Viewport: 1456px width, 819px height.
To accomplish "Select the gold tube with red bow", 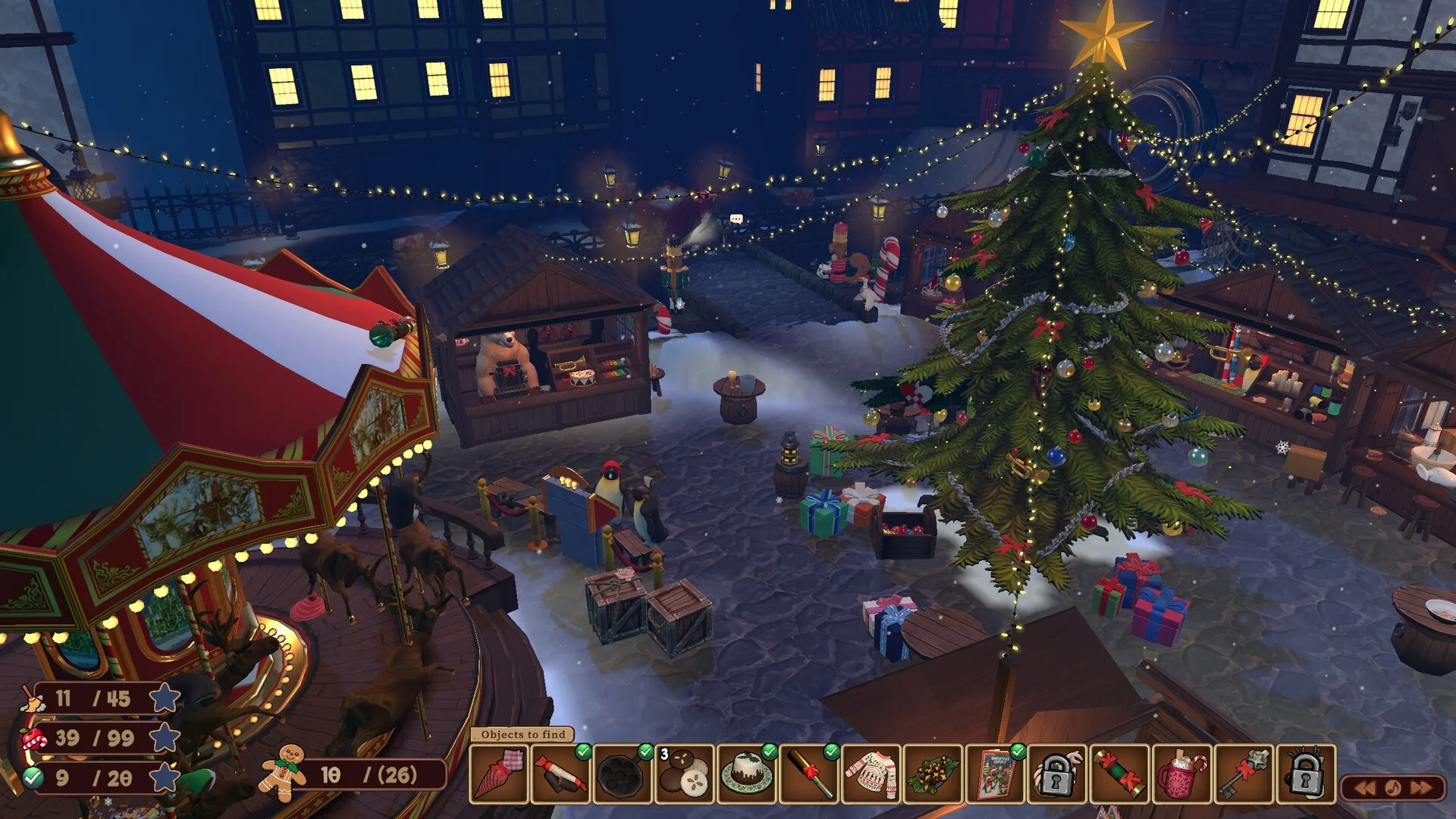I will (809, 774).
